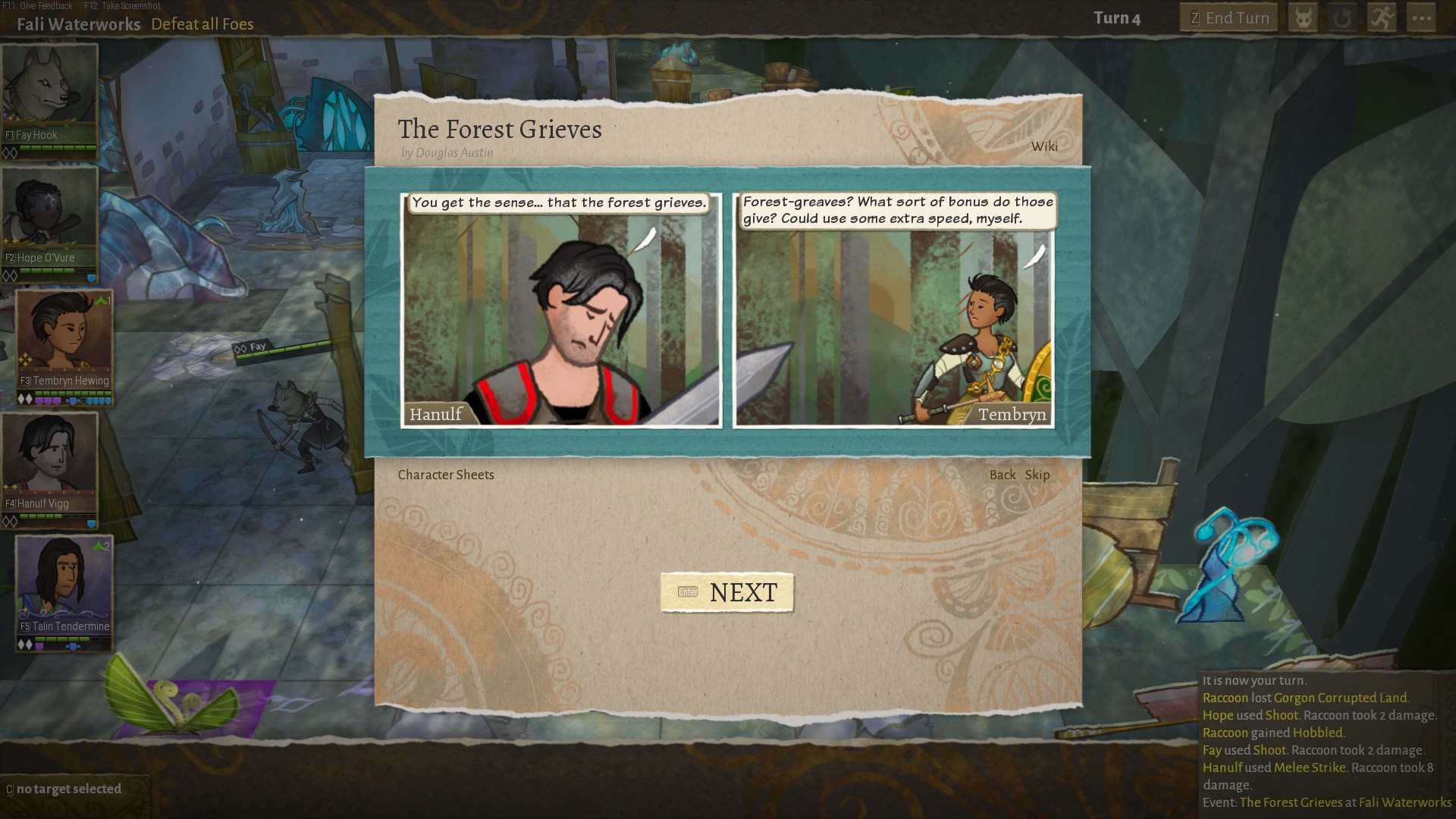
Task: End the current turn
Action: click(x=1228, y=18)
